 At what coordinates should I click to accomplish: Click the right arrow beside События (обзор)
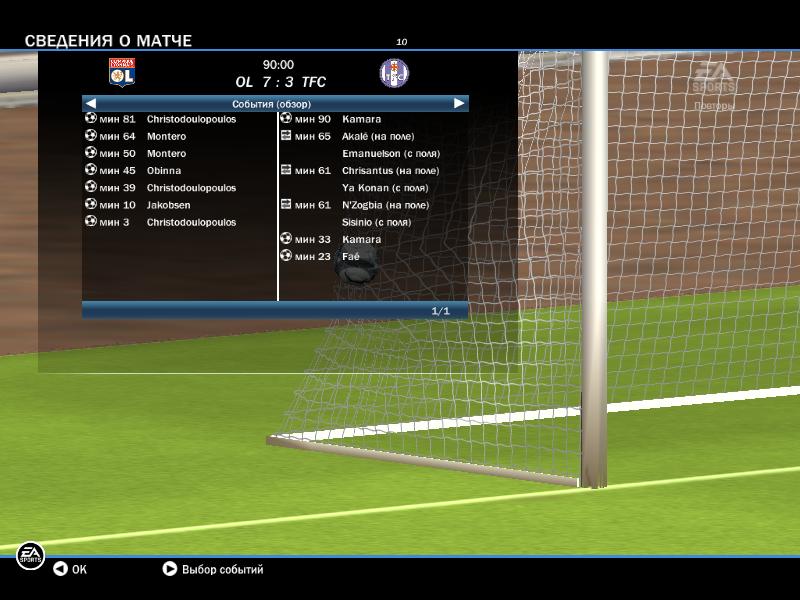(x=459, y=103)
